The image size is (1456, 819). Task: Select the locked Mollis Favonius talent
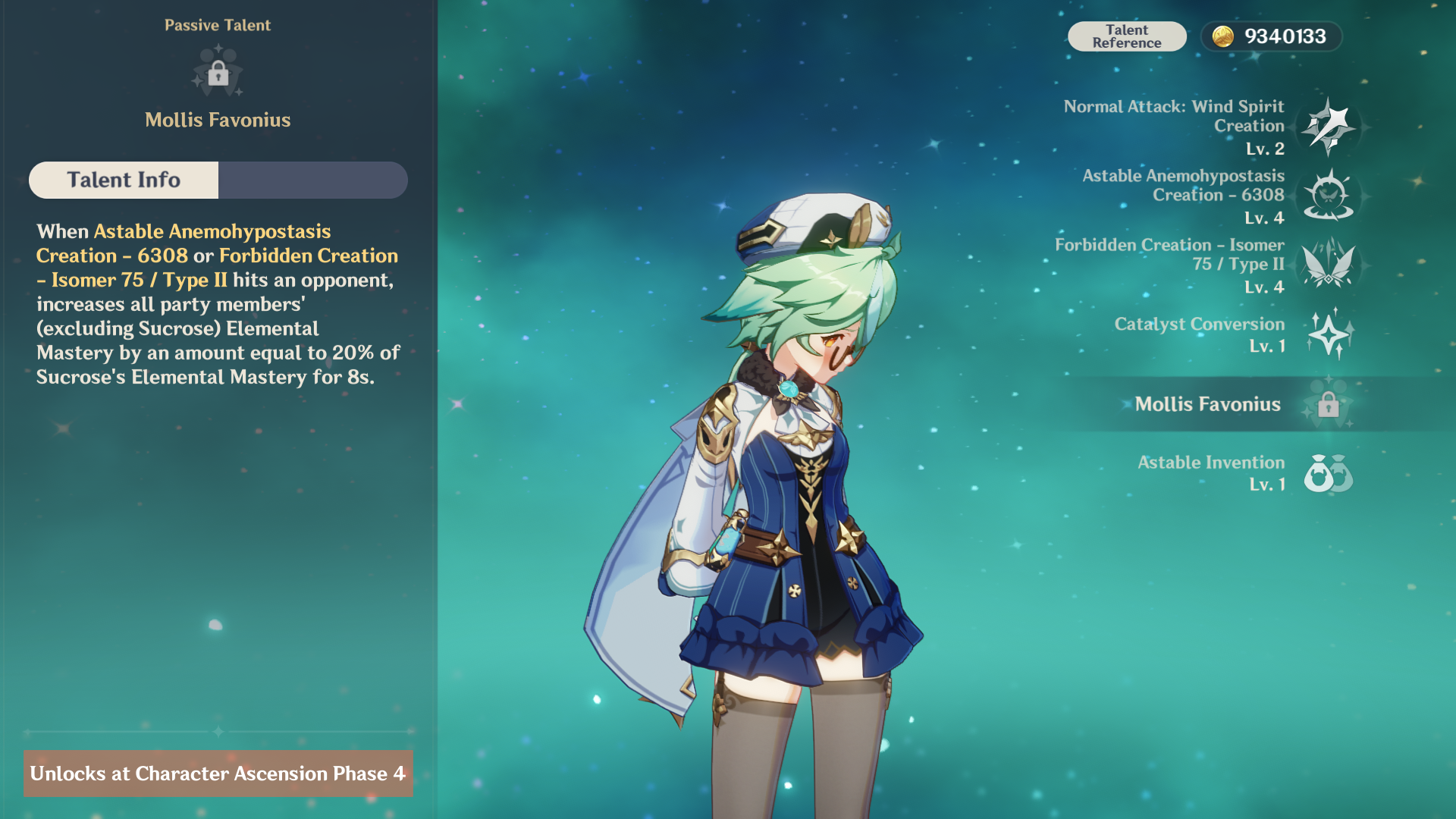coord(1328,404)
